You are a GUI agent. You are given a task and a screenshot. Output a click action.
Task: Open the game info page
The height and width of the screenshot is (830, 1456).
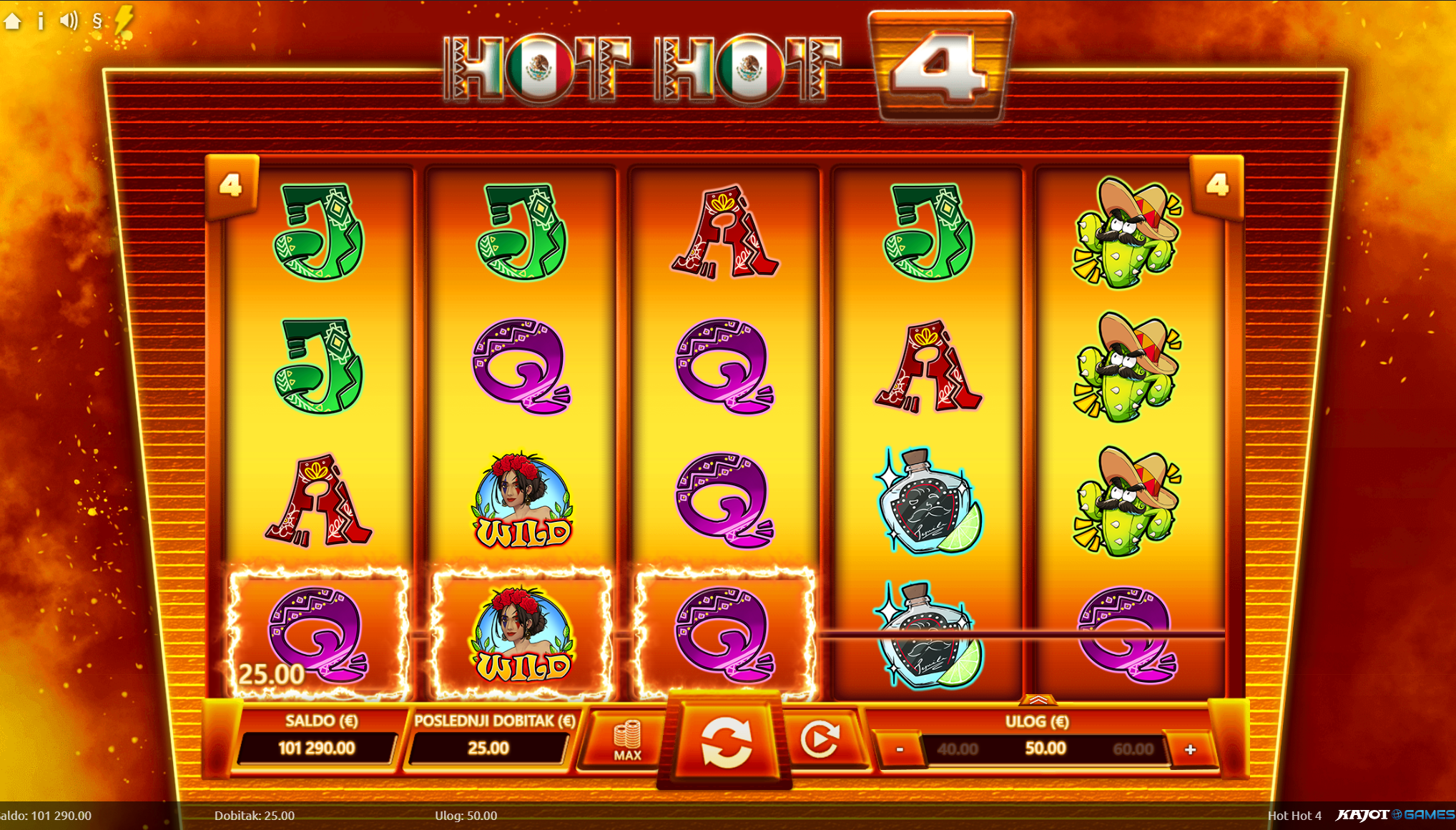coord(41,21)
